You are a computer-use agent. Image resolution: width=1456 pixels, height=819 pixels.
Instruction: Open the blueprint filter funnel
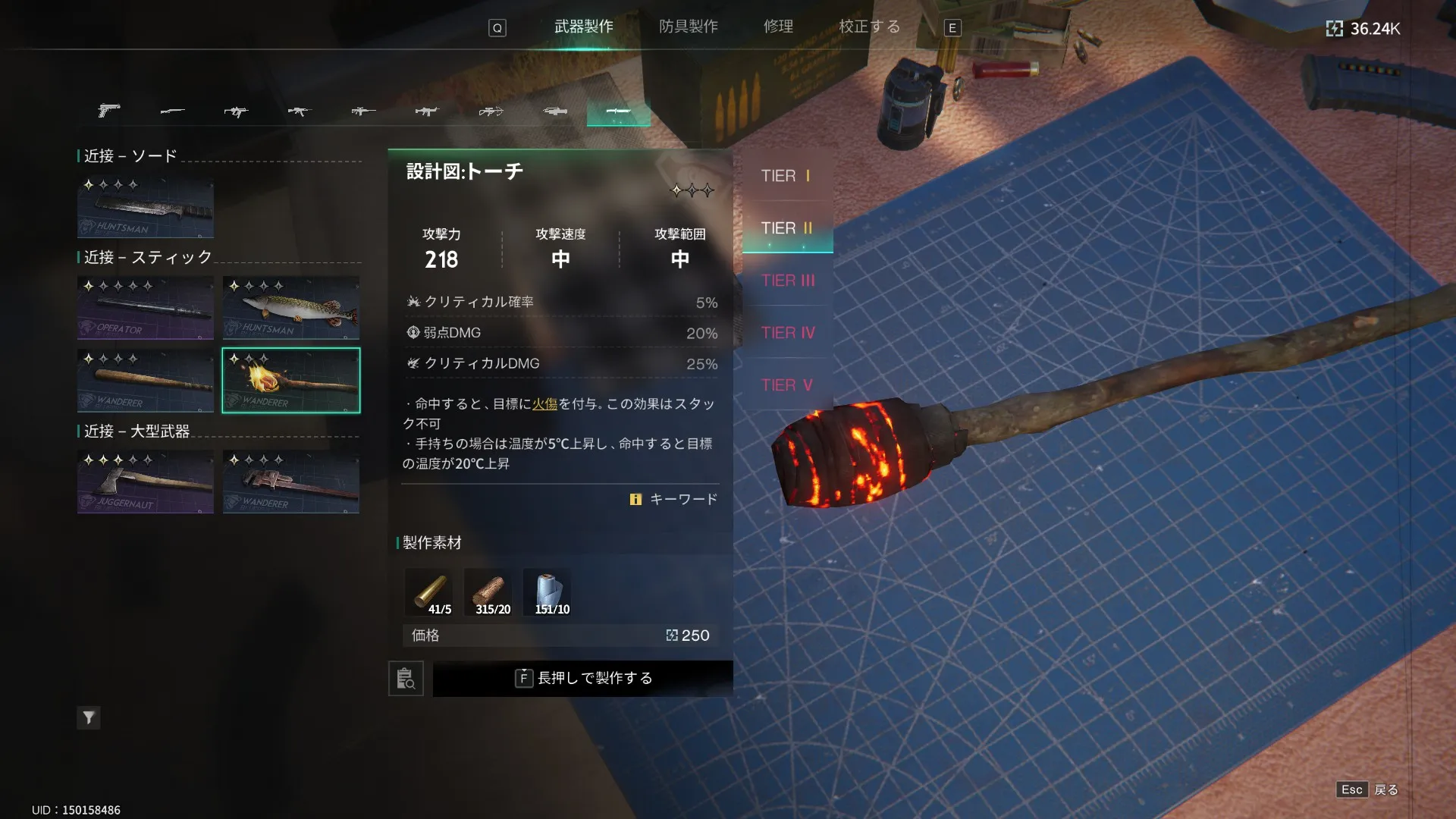[x=89, y=717]
